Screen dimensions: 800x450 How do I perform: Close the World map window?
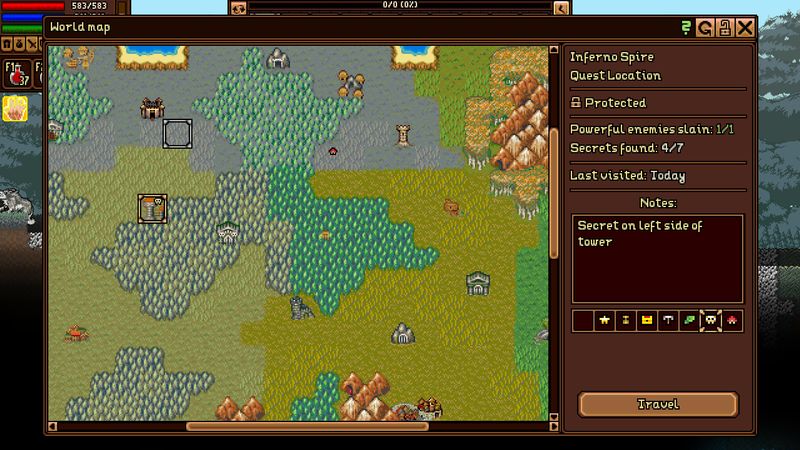[x=744, y=28]
